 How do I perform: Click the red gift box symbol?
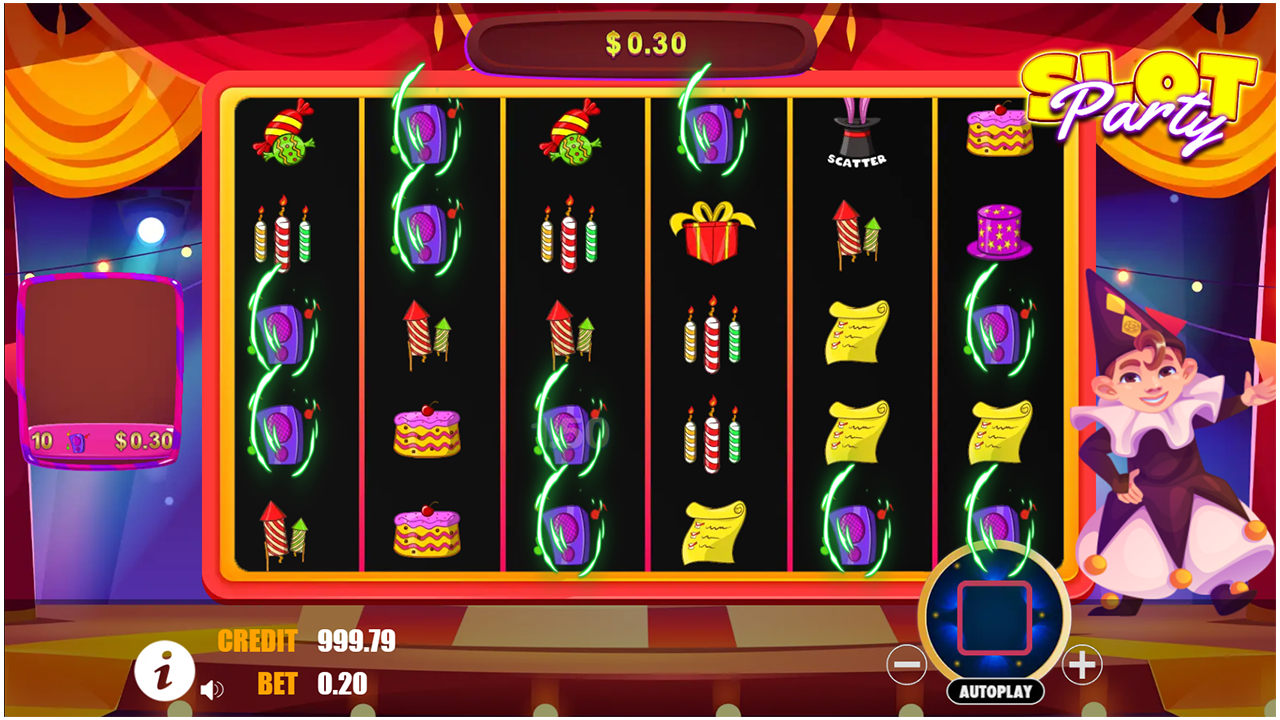[x=711, y=232]
